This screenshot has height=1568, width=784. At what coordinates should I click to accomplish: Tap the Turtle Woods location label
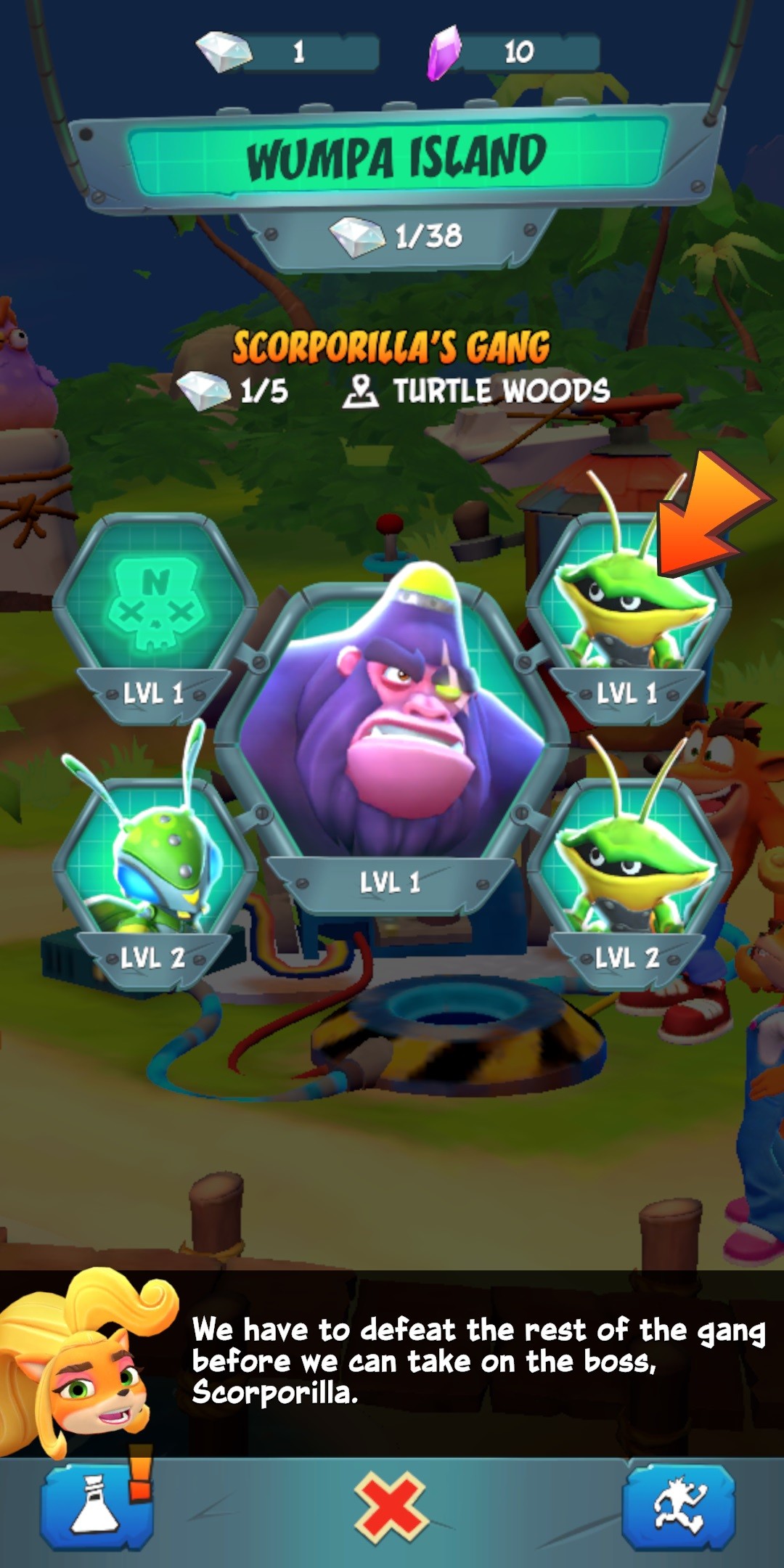(x=478, y=391)
